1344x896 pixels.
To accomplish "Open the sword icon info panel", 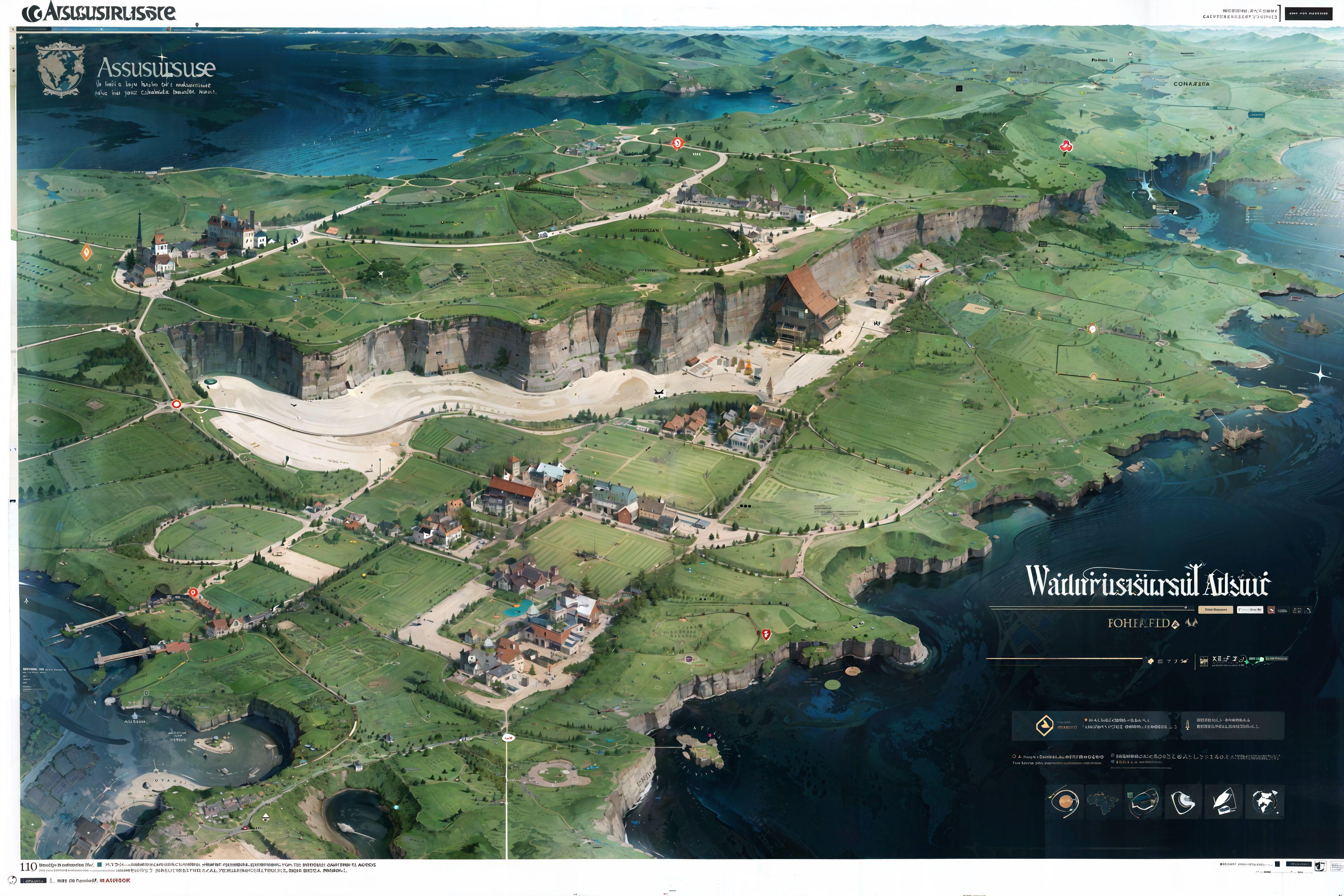I will (1232, 726).
